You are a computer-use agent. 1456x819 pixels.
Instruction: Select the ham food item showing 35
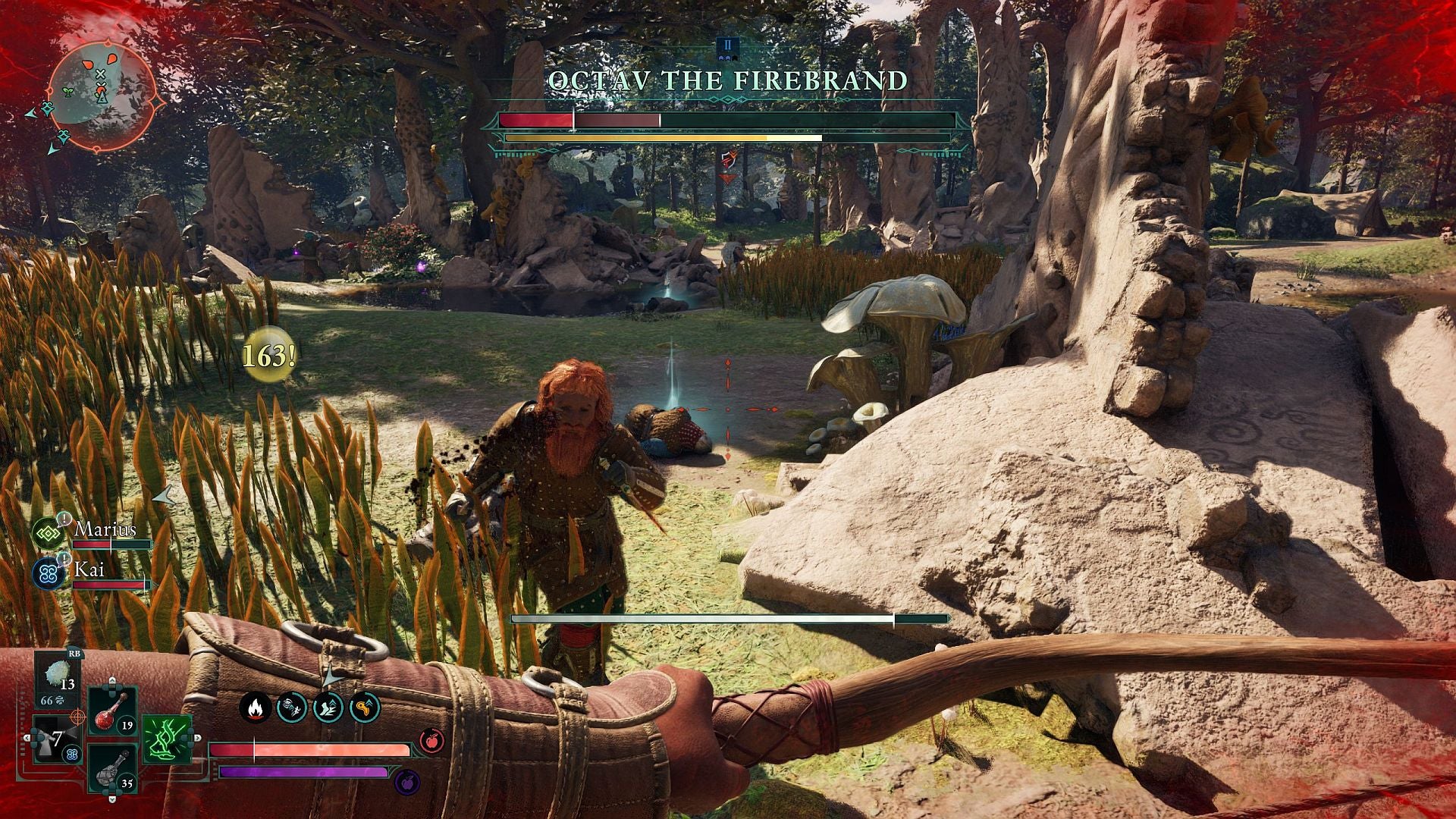(109, 773)
